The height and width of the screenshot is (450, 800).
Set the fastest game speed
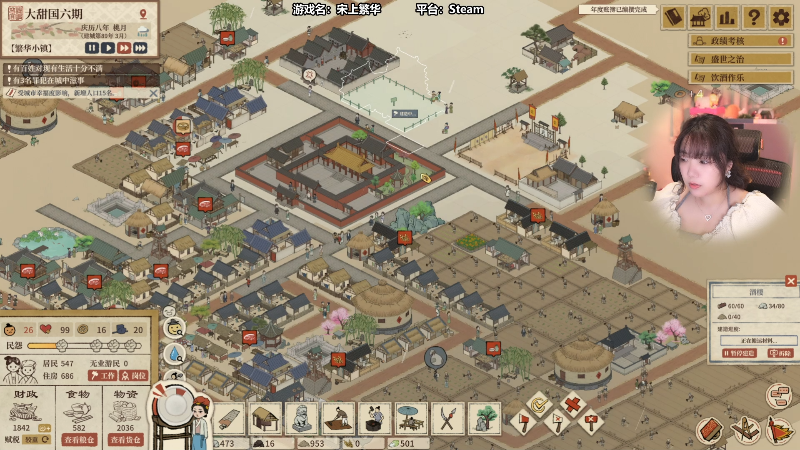click(140, 47)
